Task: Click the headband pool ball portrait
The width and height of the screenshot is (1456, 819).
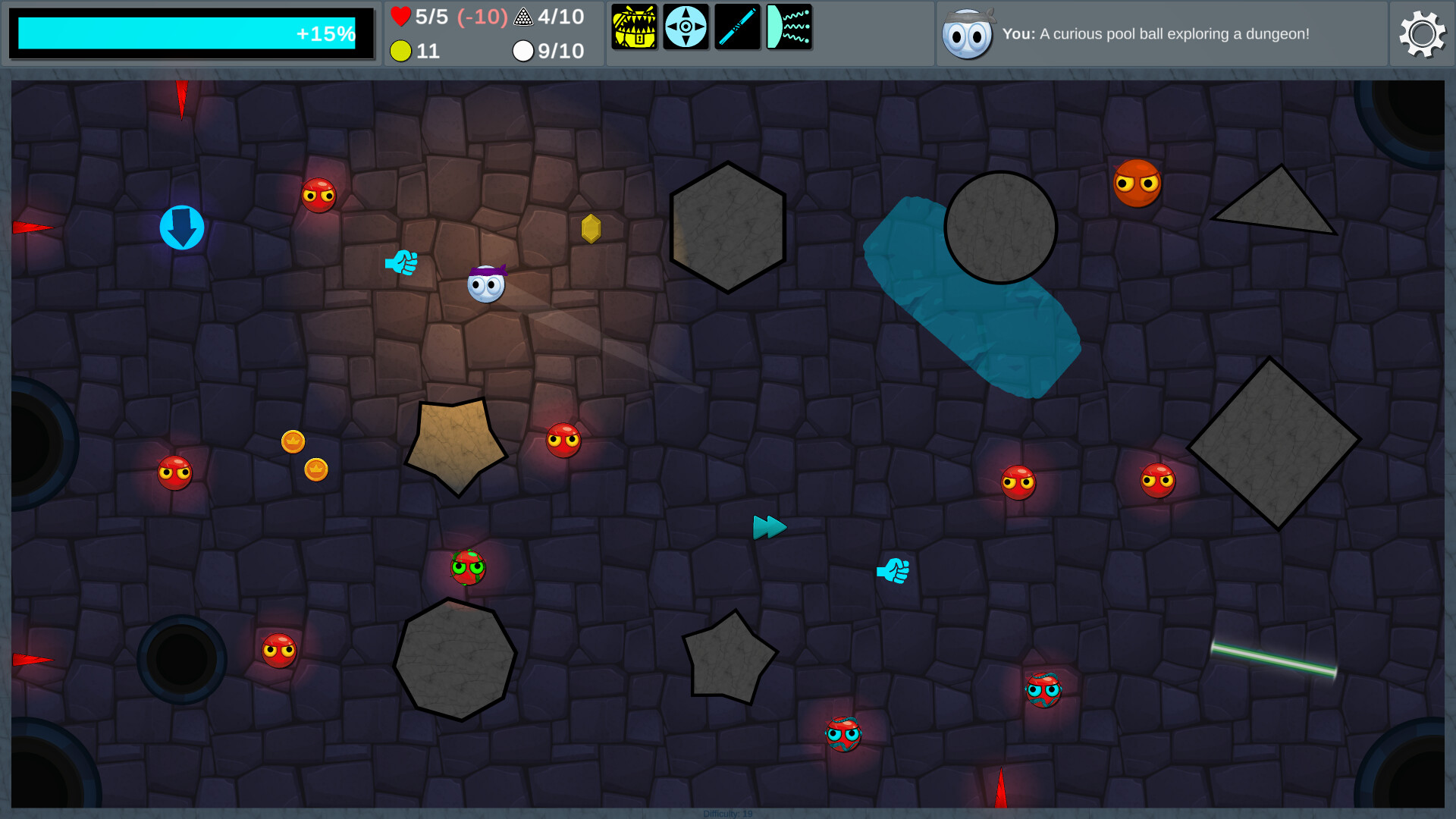Action: [968, 34]
